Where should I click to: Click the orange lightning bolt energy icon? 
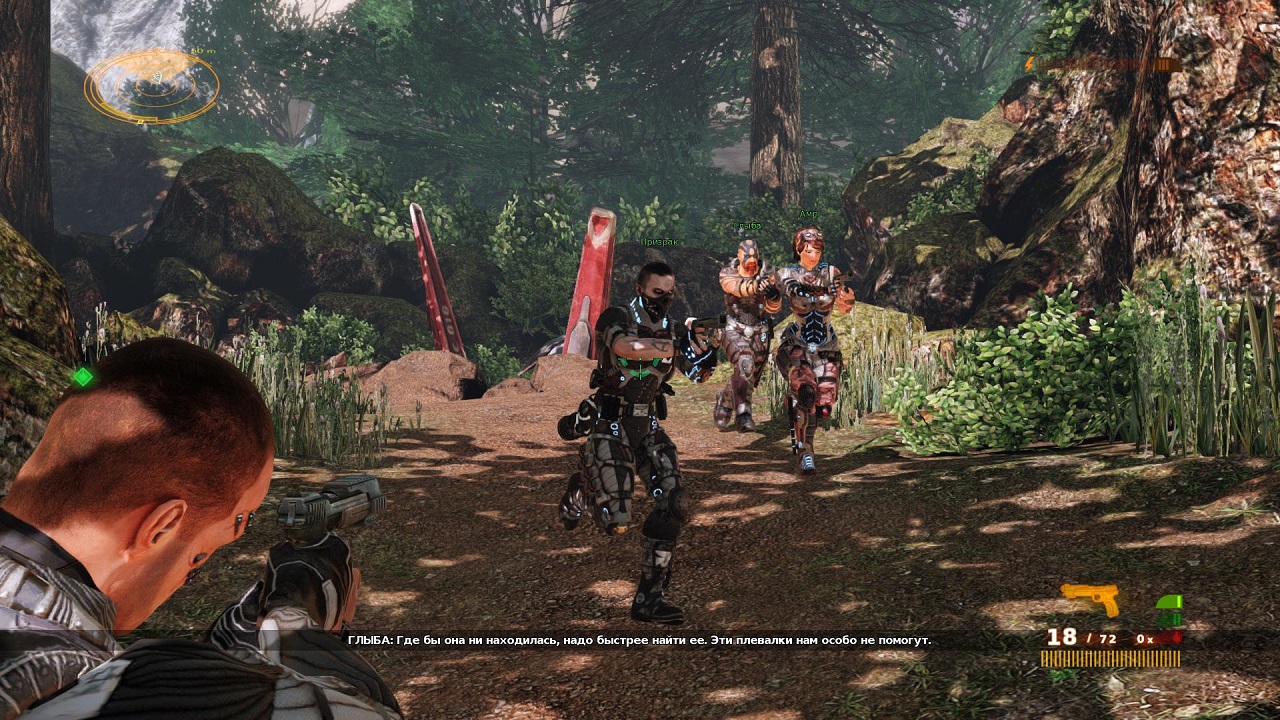point(1030,64)
